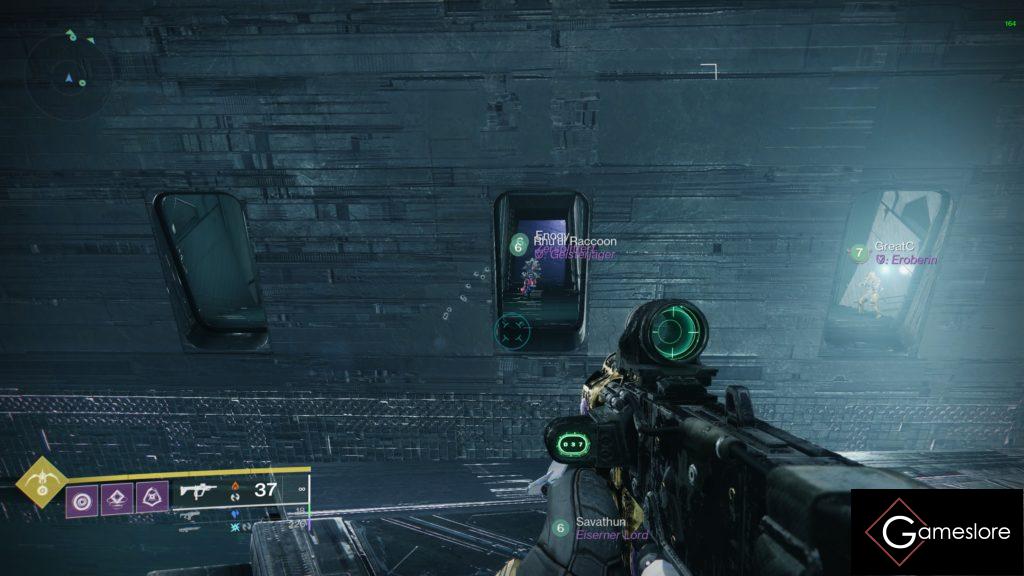Click the Rnd of Raccoon player nameplate

tap(574, 242)
